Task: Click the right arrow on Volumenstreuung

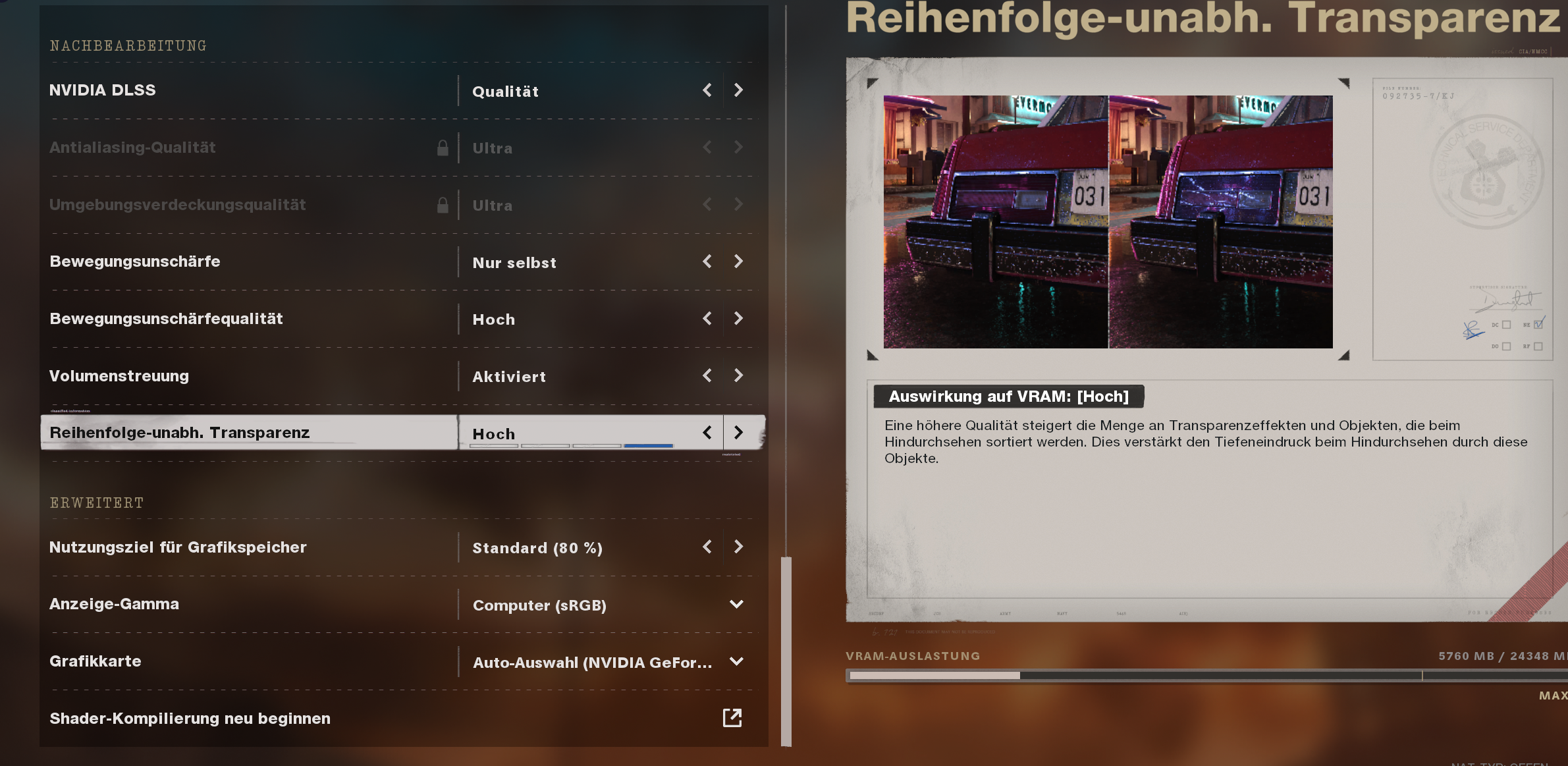Action: coord(738,375)
